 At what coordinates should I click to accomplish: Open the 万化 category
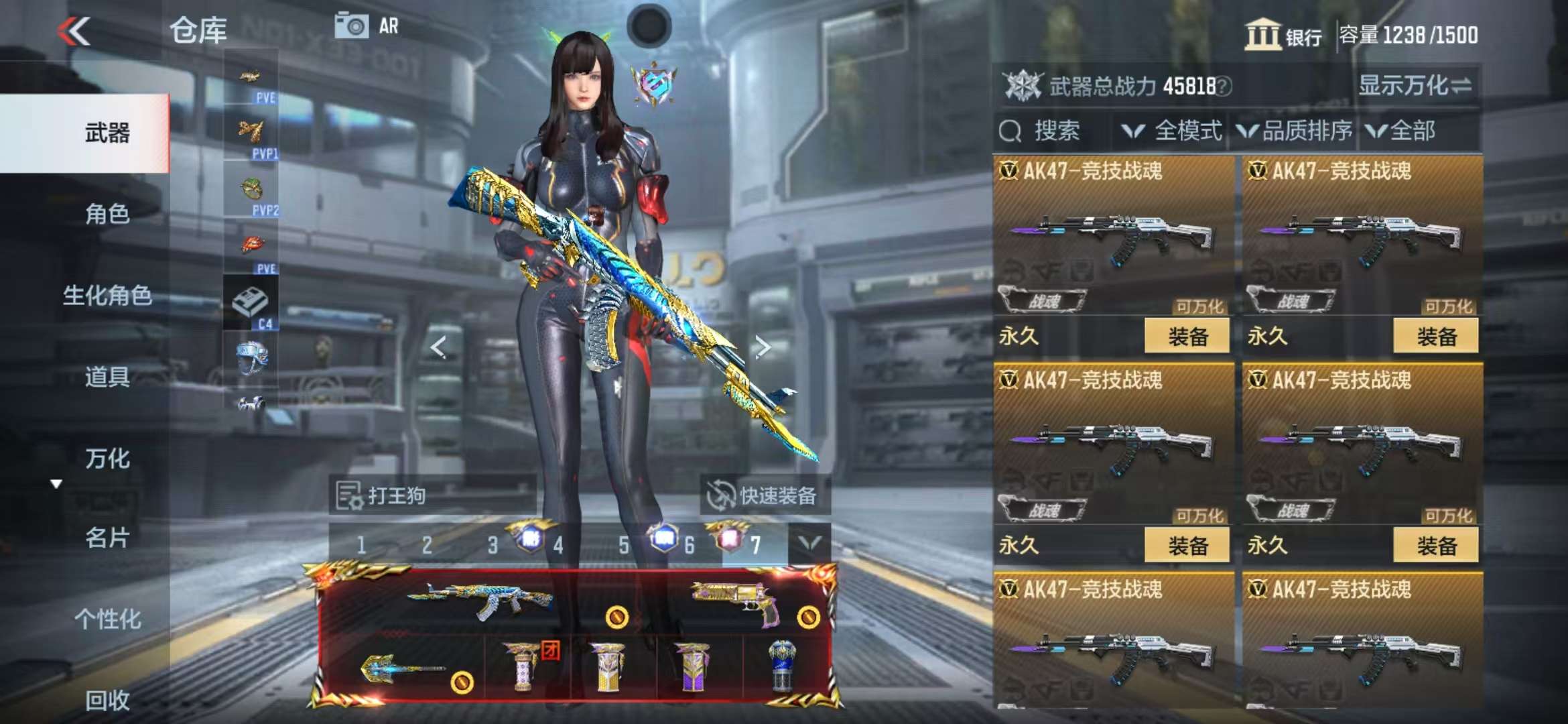[107, 459]
